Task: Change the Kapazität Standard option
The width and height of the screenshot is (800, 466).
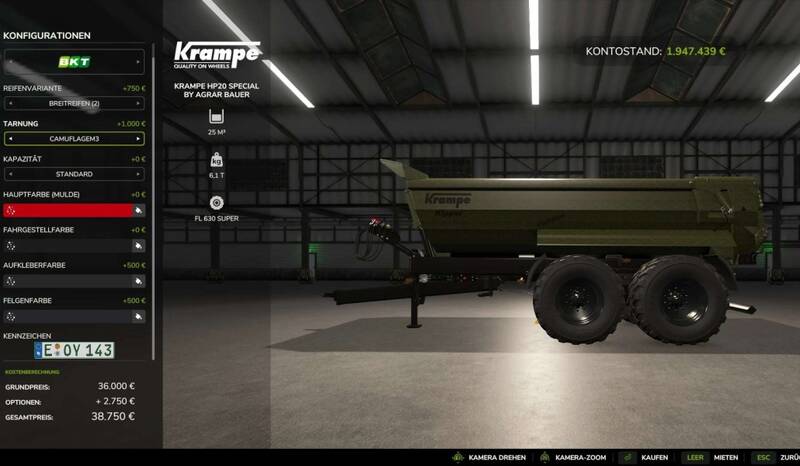Action: tap(74, 174)
